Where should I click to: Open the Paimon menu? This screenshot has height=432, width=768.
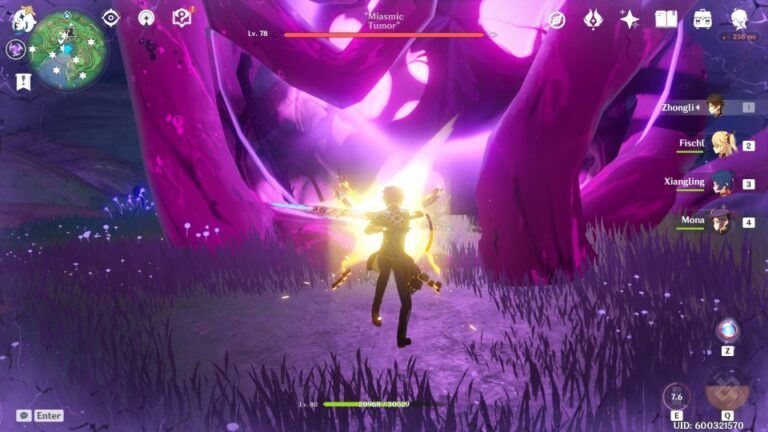coord(21,19)
